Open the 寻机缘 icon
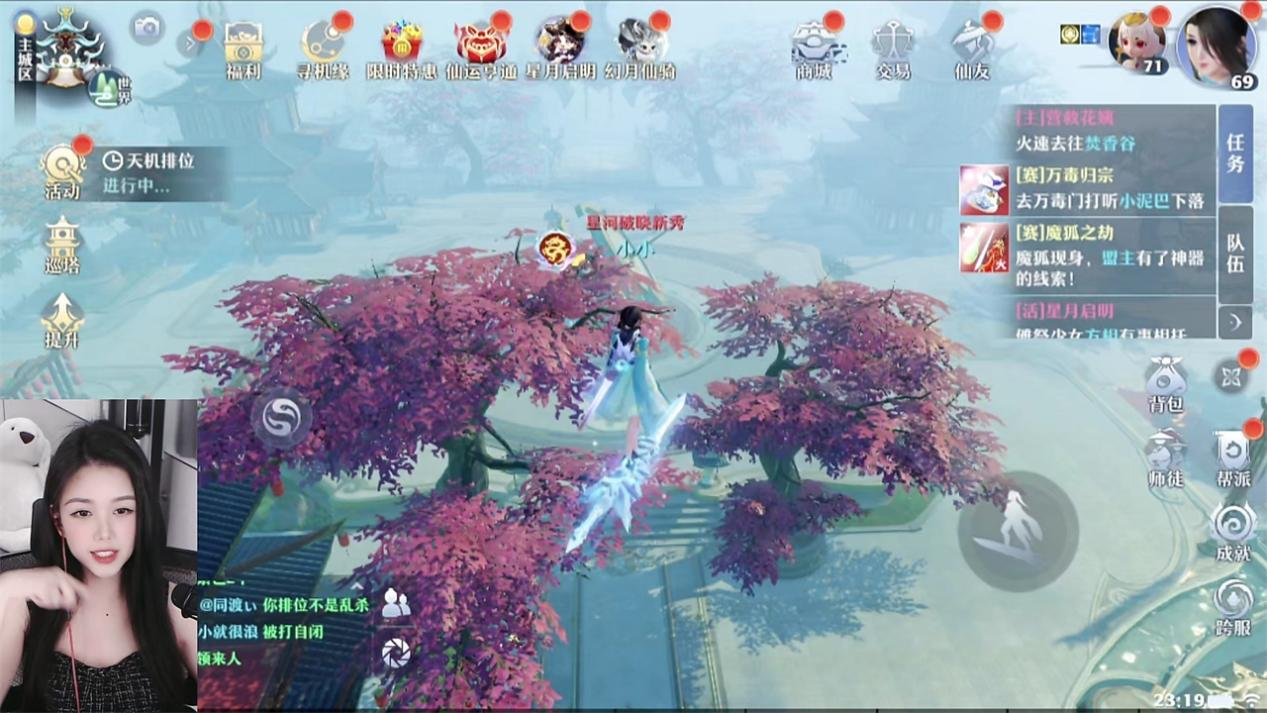The image size is (1267, 713). click(x=322, y=48)
